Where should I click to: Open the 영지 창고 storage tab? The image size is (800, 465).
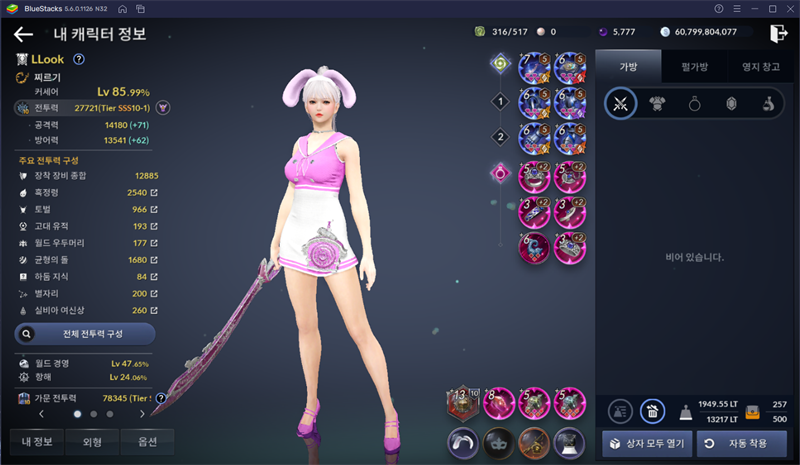click(760, 65)
